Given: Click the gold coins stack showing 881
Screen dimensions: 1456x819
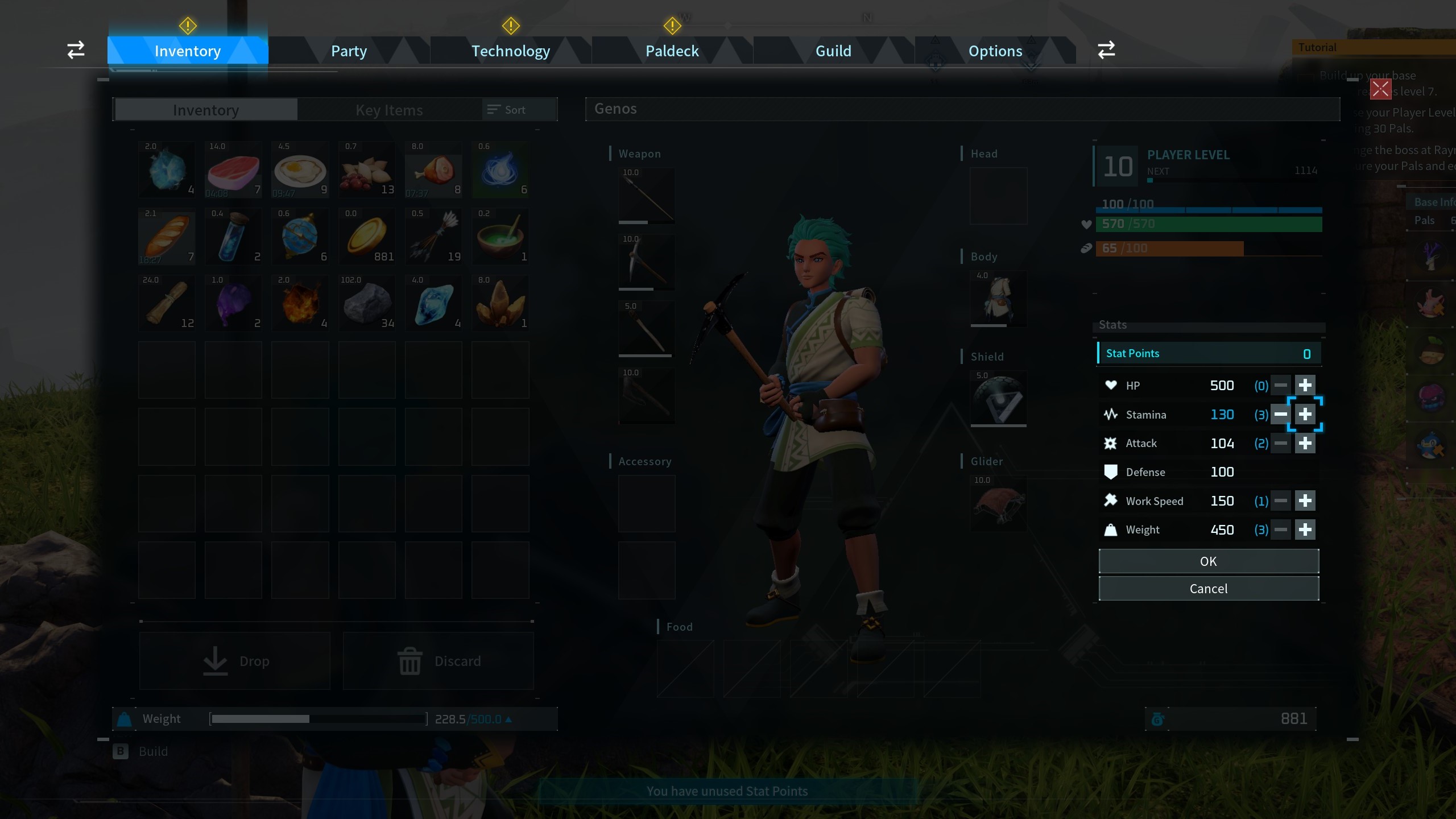Looking at the screenshot, I should click(x=367, y=236).
